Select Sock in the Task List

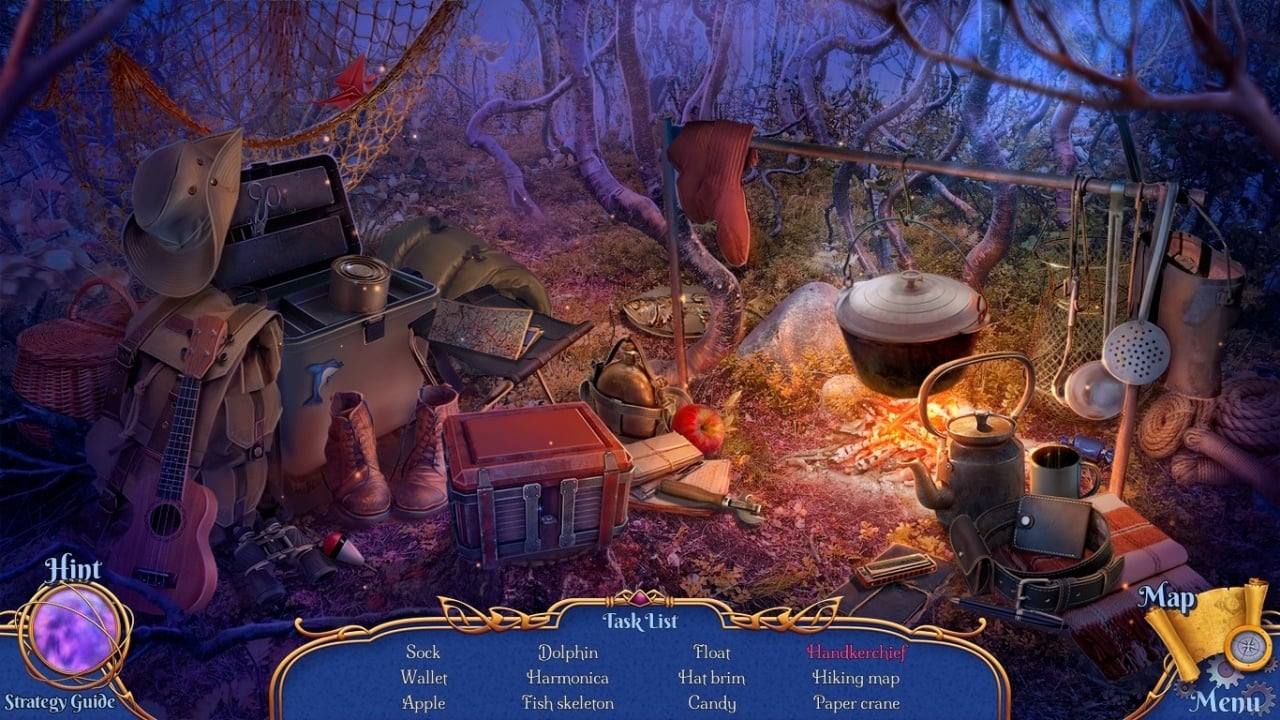pyautogui.click(x=423, y=652)
